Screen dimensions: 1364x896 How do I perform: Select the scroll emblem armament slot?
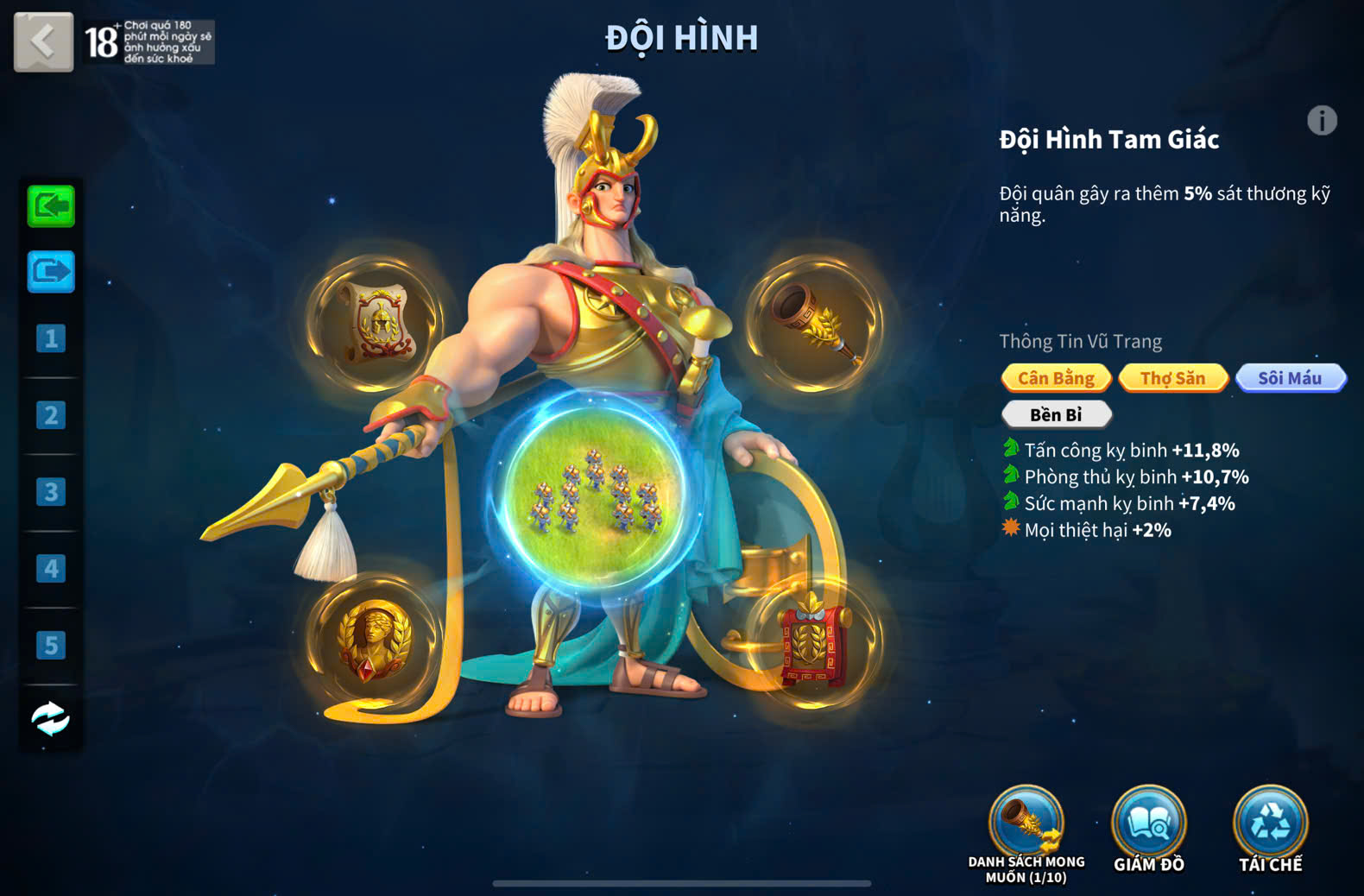376,321
